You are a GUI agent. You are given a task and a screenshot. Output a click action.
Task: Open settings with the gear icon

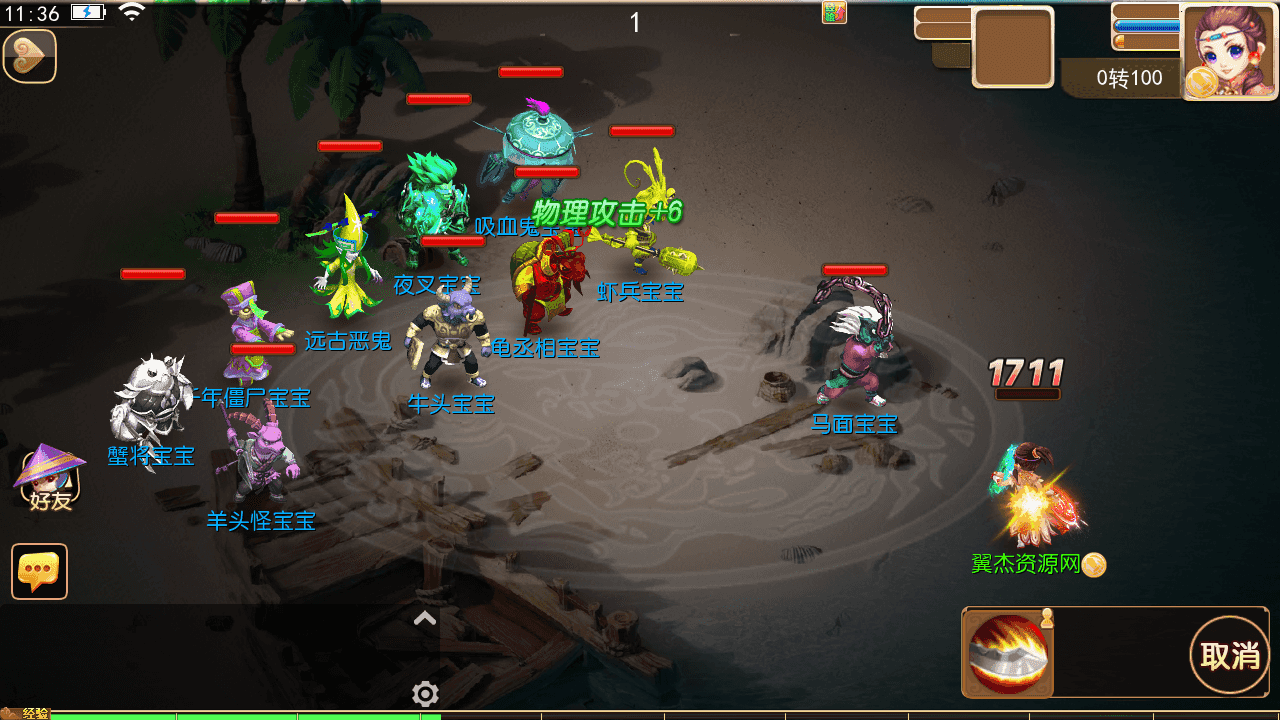(425, 693)
